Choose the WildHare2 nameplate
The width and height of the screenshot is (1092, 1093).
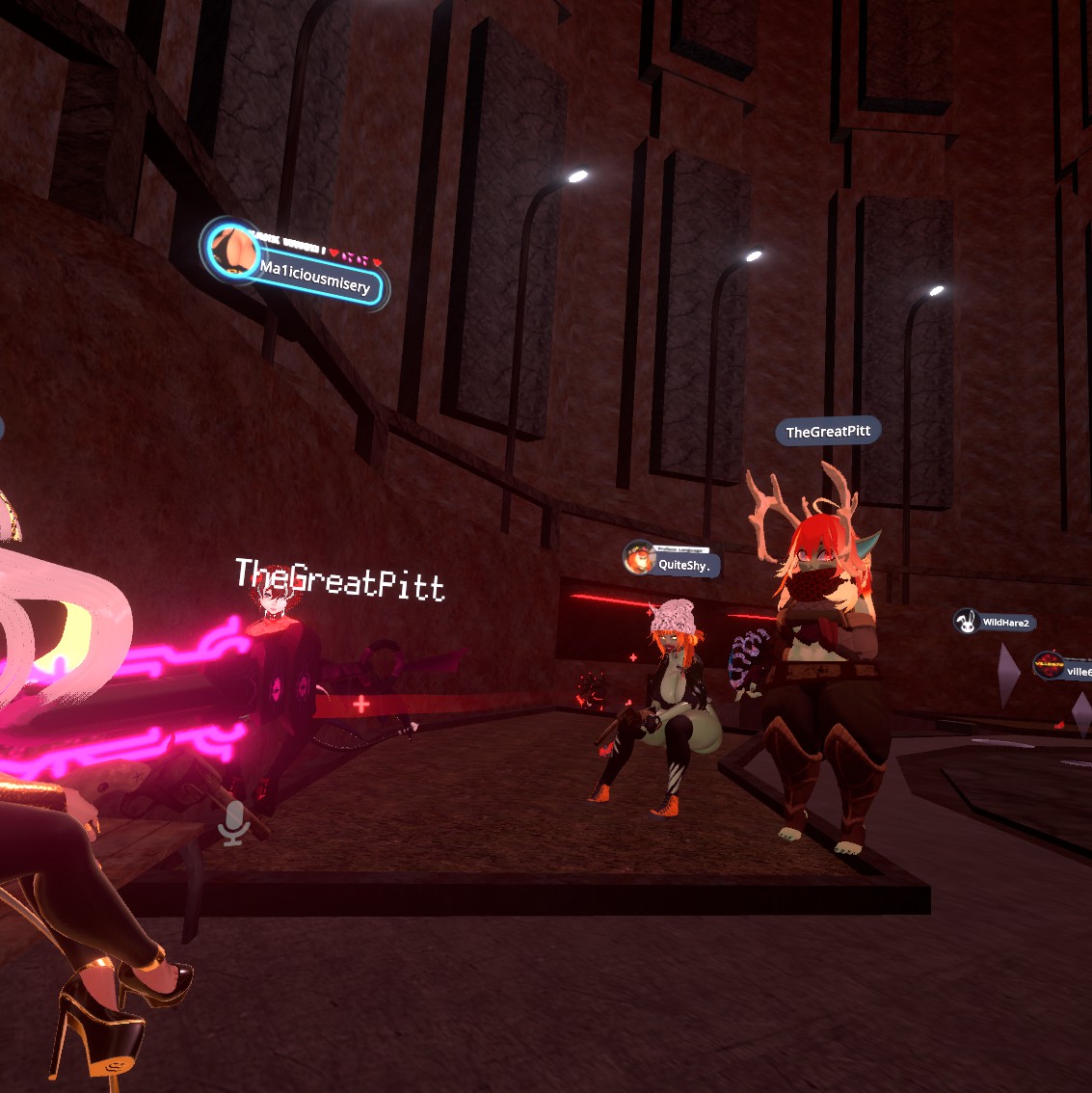[x=996, y=623]
